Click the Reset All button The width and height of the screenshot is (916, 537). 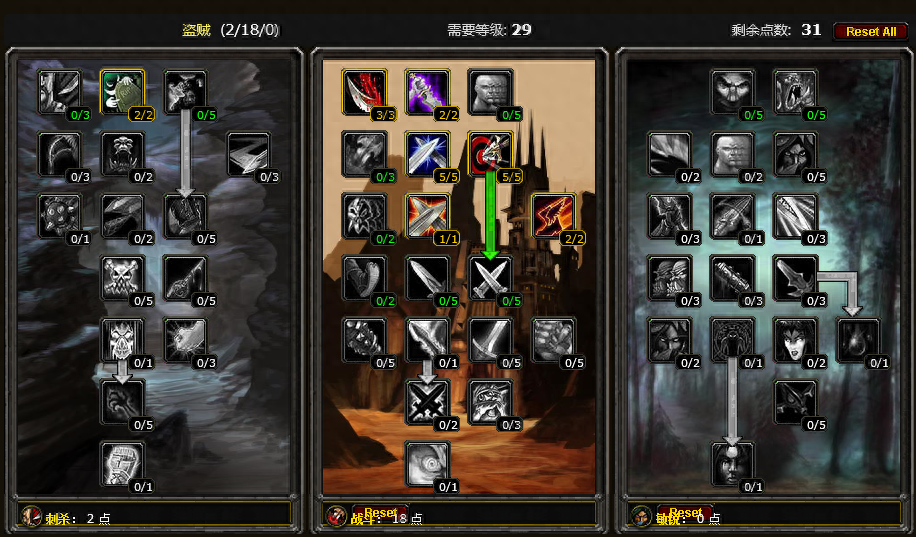(870, 31)
